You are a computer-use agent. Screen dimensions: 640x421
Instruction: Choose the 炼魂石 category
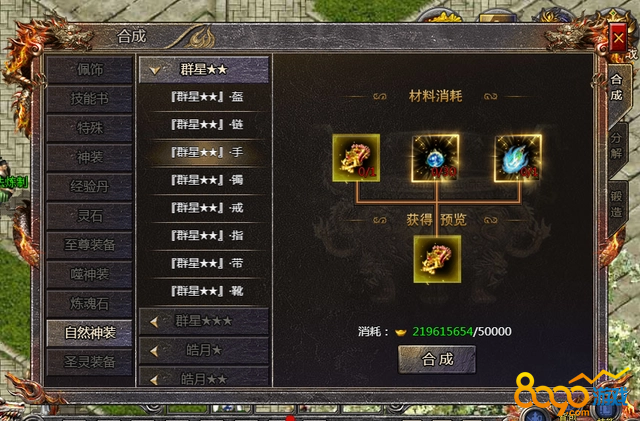coord(90,302)
